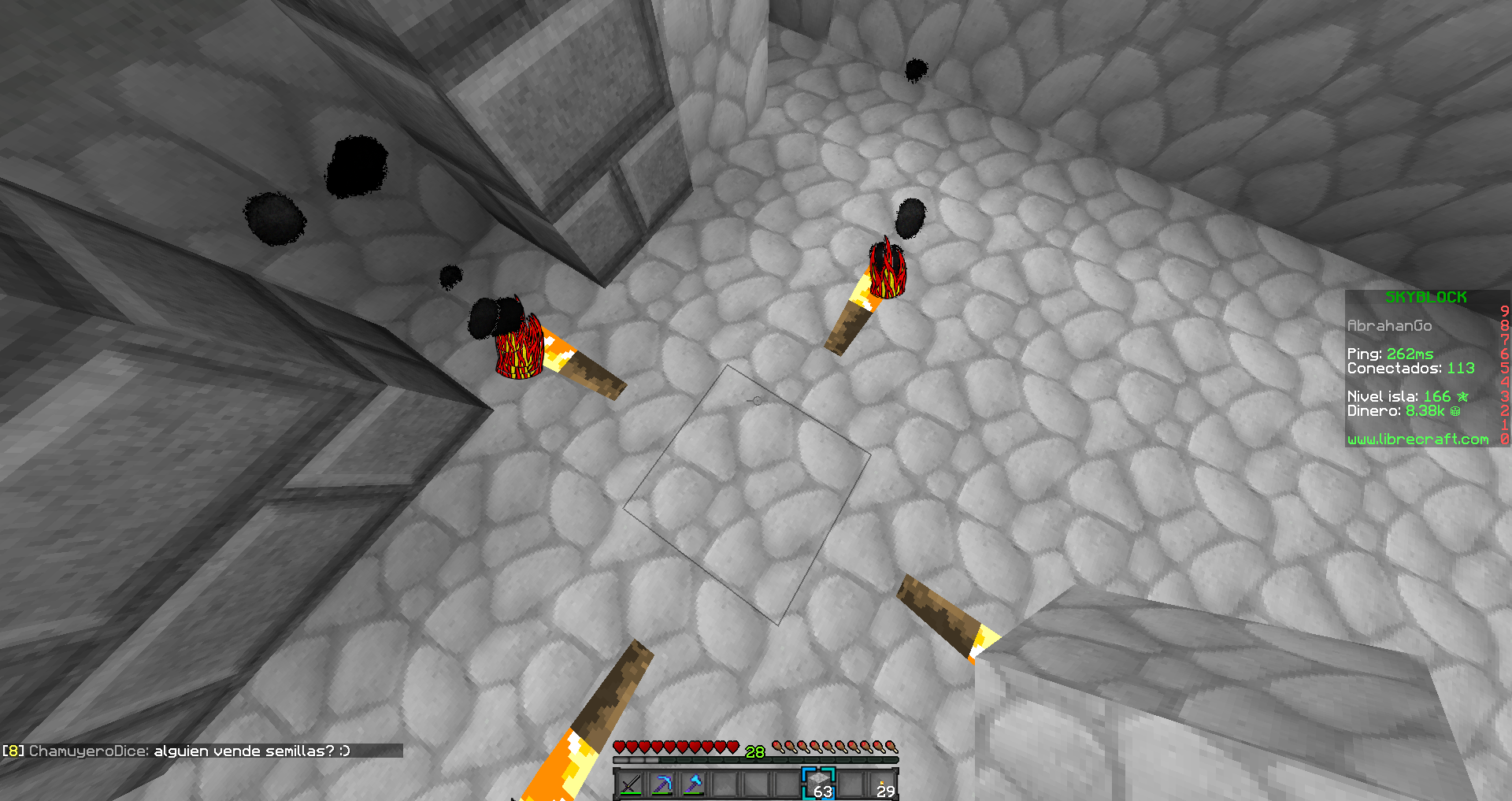Select the enchanted axe hotbar slot
Viewport: 1512px width, 801px height.
coord(694,784)
